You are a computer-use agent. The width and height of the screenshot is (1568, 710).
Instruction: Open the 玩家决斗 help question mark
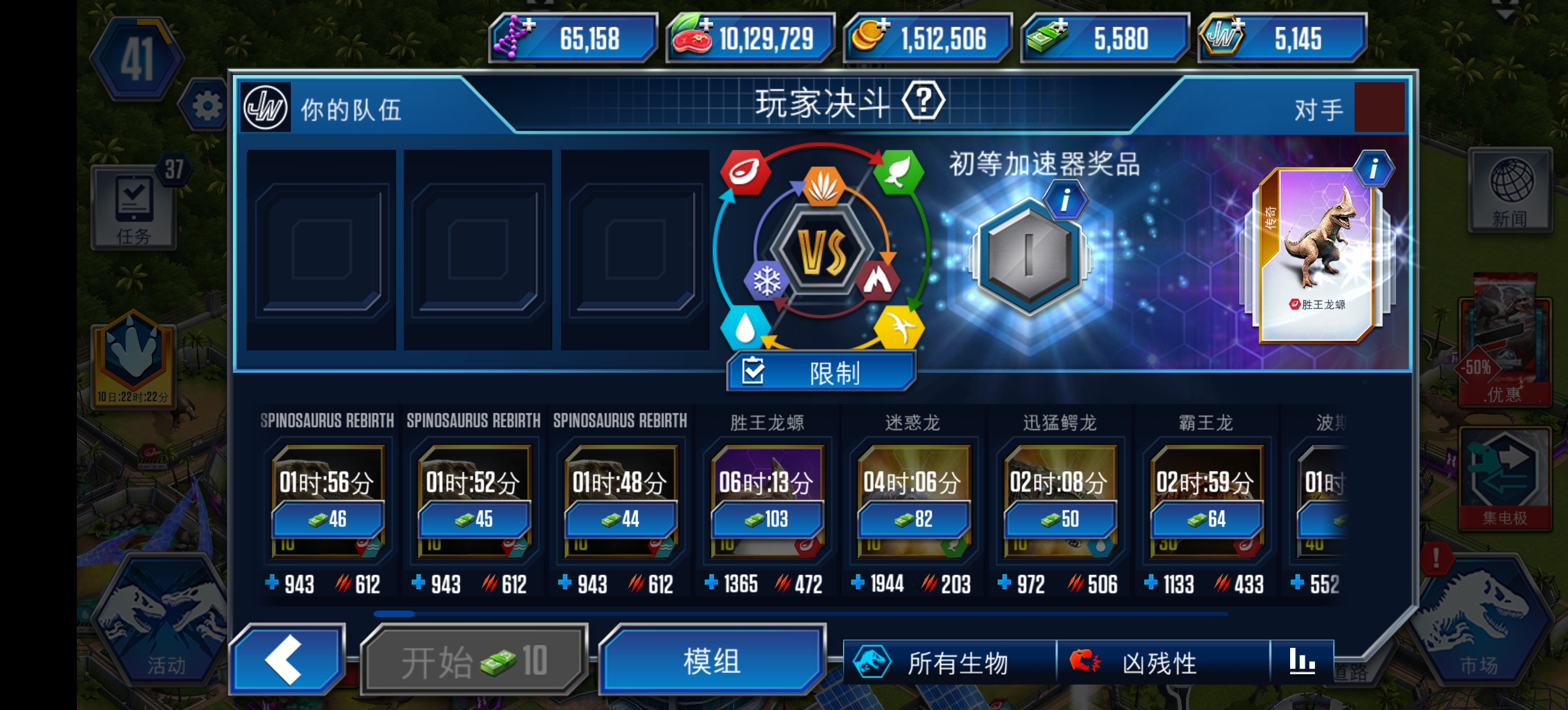pyautogui.click(x=927, y=101)
